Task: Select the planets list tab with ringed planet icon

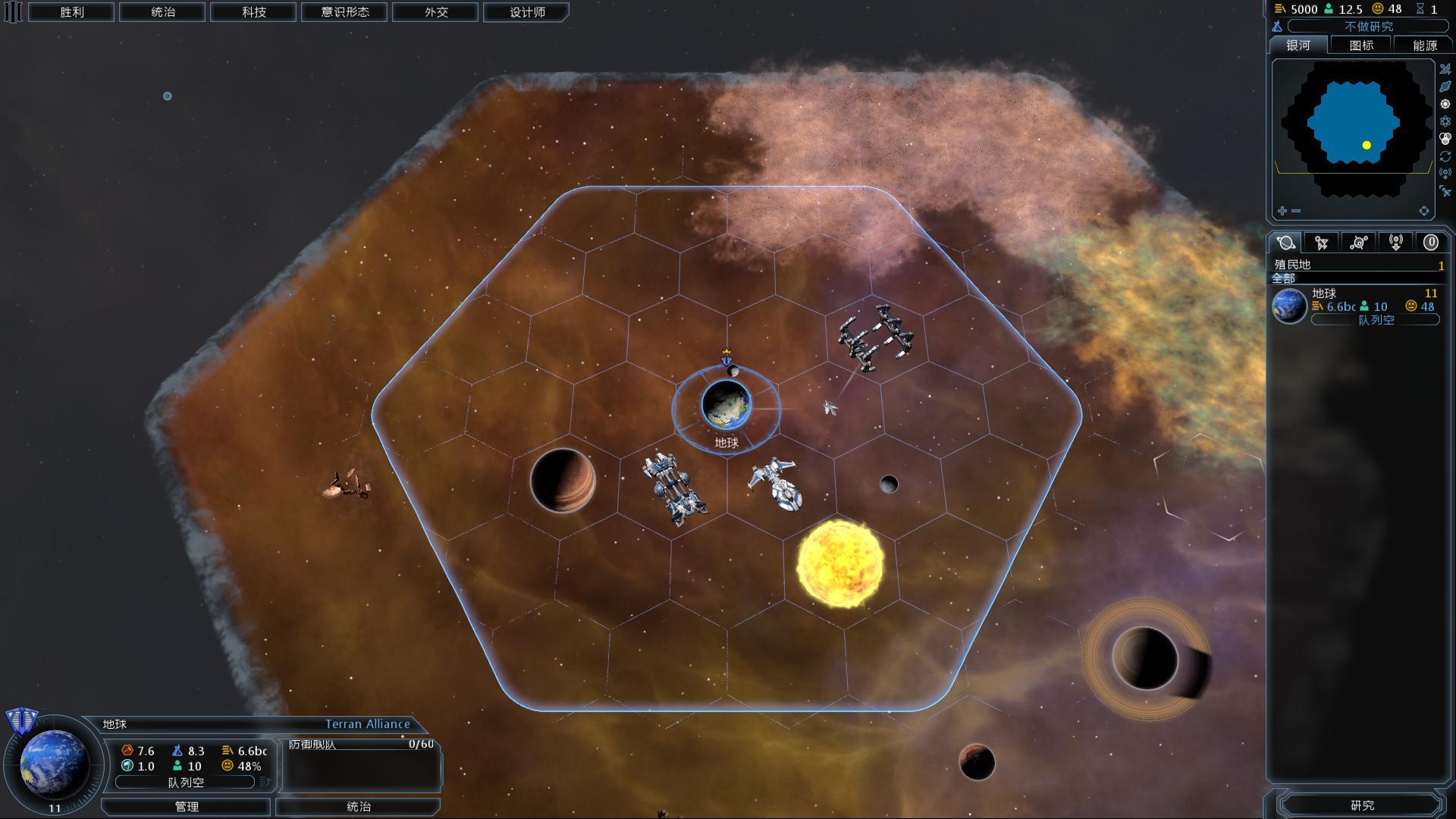Action: 1285,243
